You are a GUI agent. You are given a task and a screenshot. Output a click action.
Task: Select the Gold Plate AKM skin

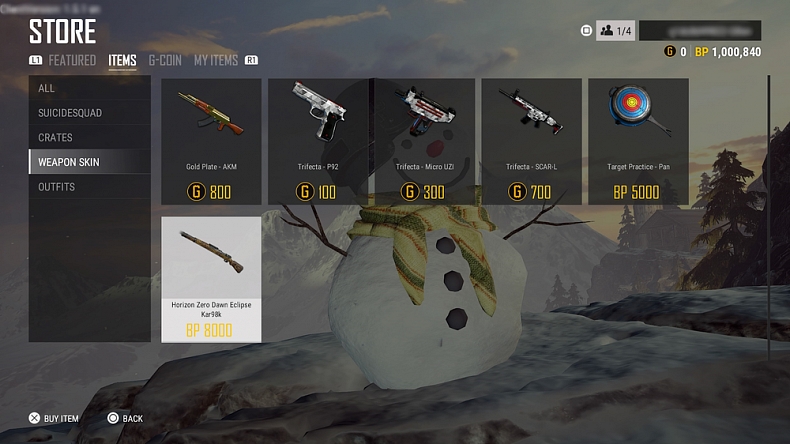(211, 141)
